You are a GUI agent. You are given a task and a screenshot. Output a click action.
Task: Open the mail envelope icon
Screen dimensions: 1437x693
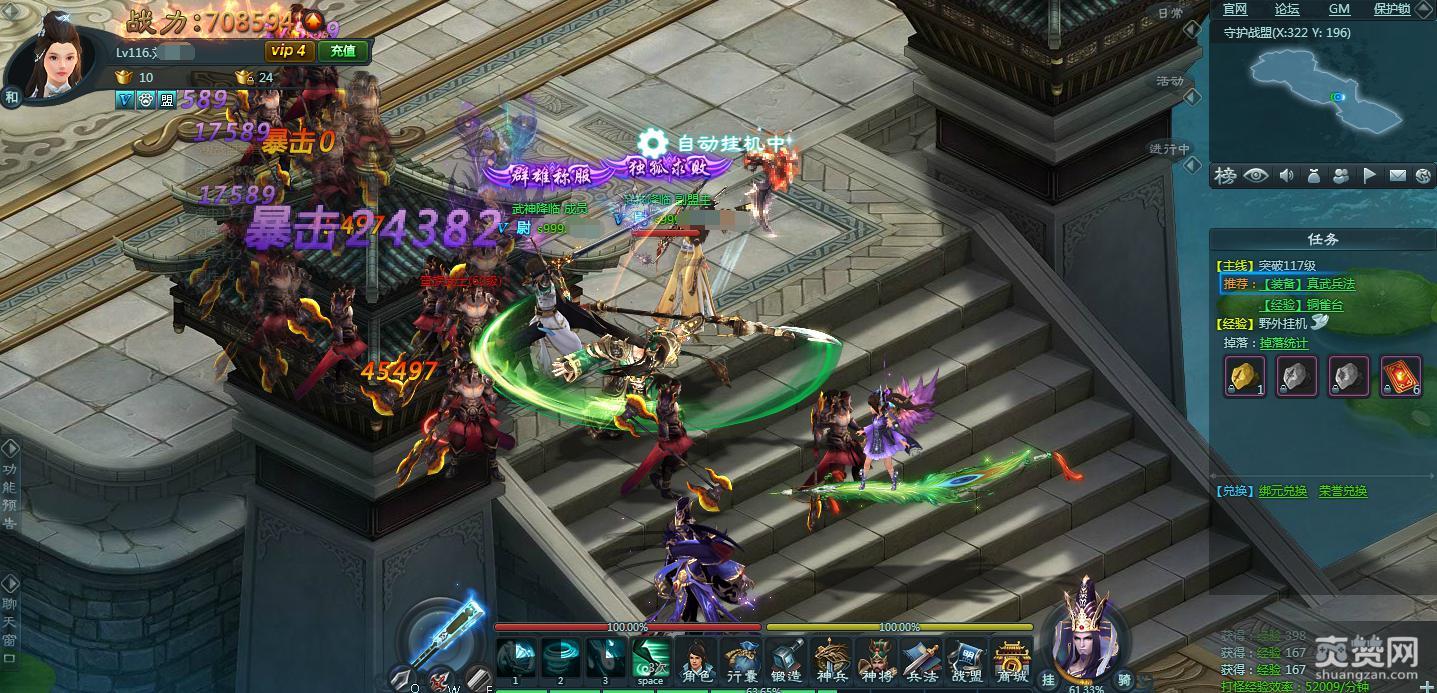tap(1397, 176)
